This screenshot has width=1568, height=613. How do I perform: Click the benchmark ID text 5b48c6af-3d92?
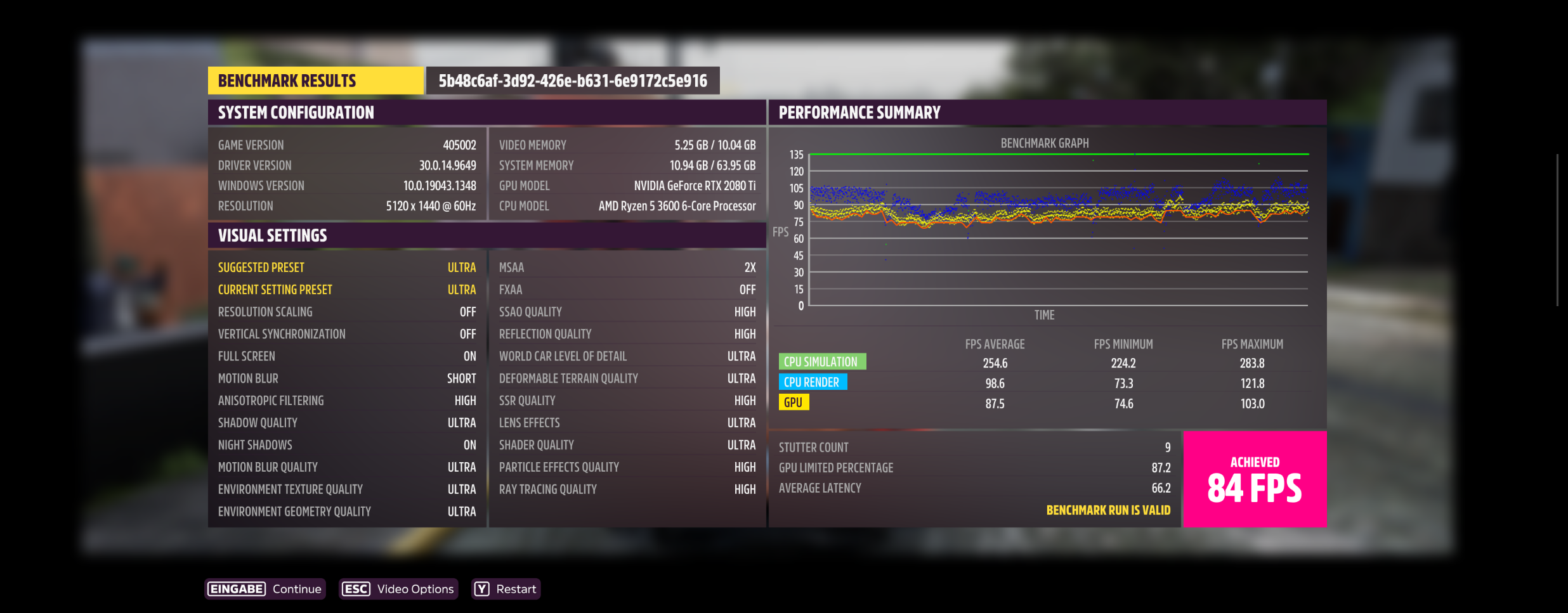coord(573,81)
